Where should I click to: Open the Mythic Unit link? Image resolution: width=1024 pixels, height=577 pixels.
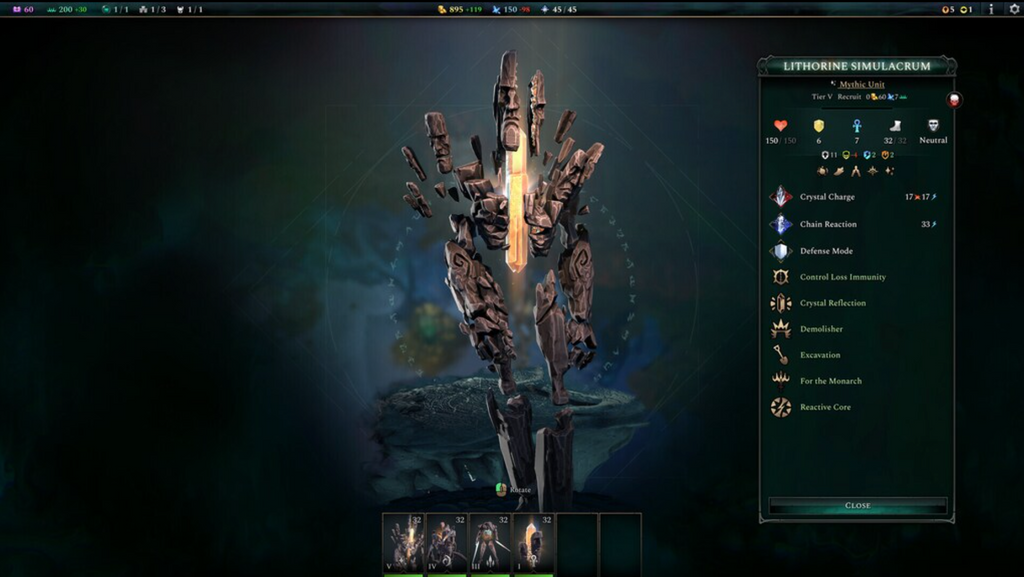coord(861,85)
